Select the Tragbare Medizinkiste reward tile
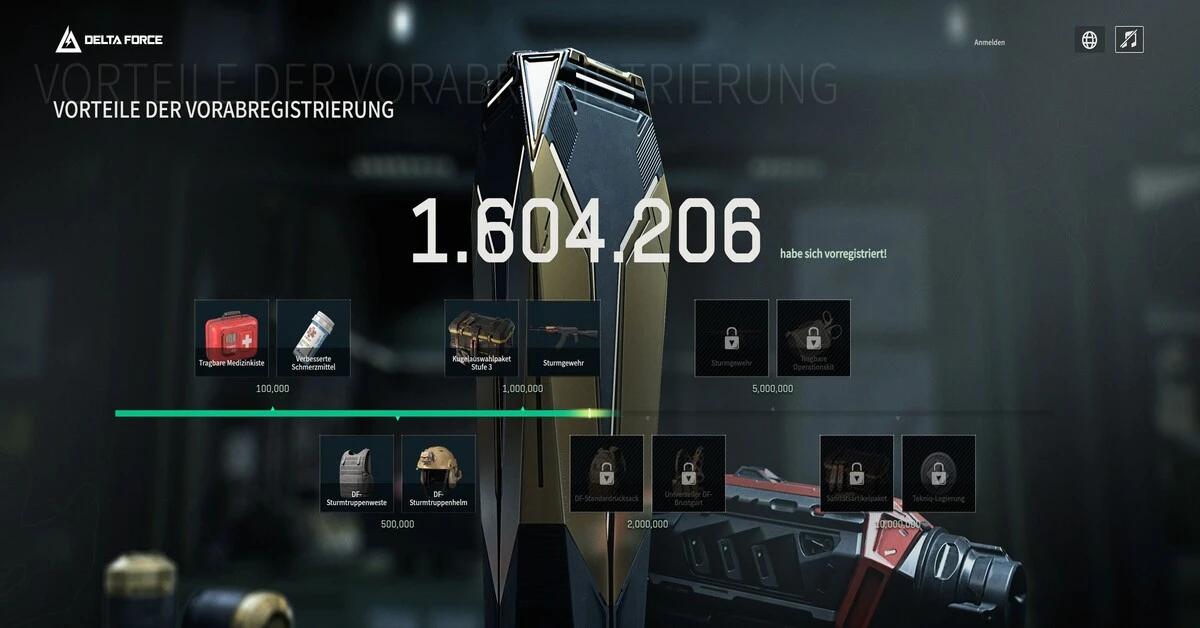The image size is (1200, 628). [231, 338]
